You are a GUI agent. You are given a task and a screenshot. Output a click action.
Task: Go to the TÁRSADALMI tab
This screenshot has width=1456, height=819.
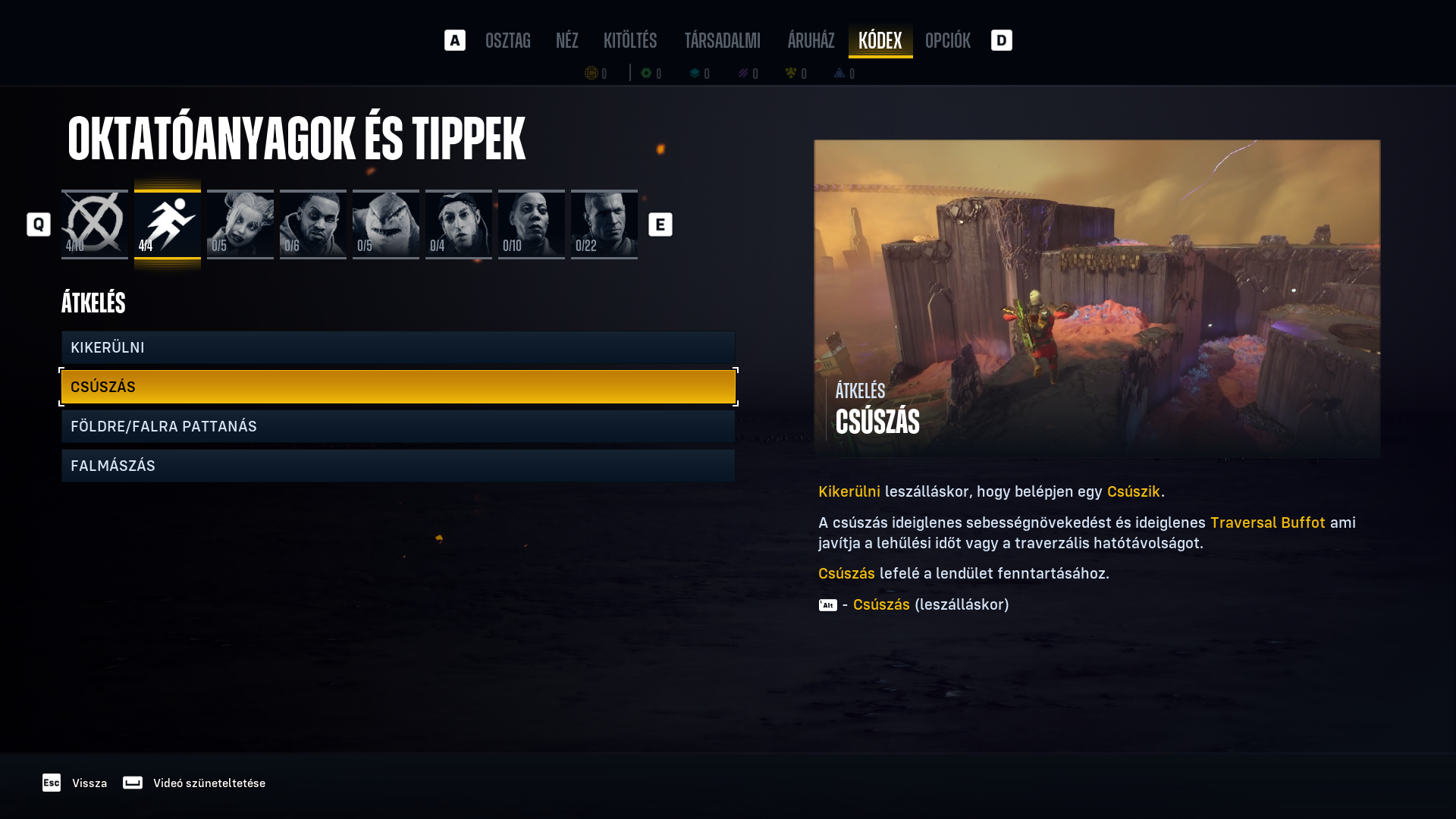click(722, 40)
